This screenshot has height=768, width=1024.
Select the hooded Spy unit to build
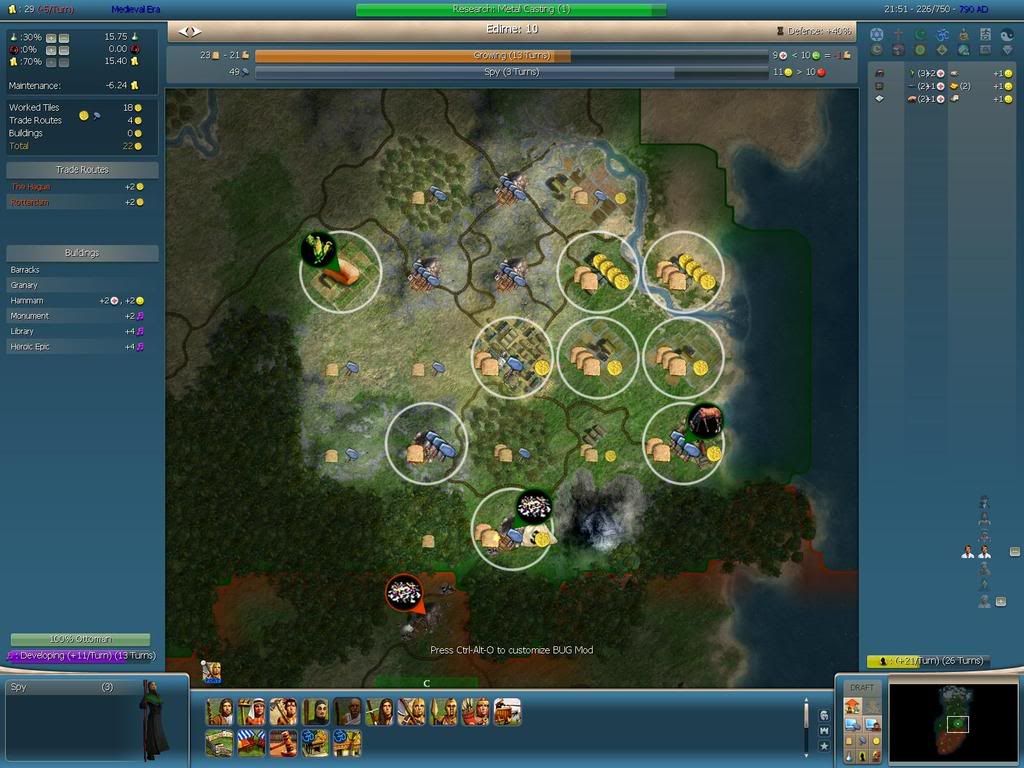(316, 711)
